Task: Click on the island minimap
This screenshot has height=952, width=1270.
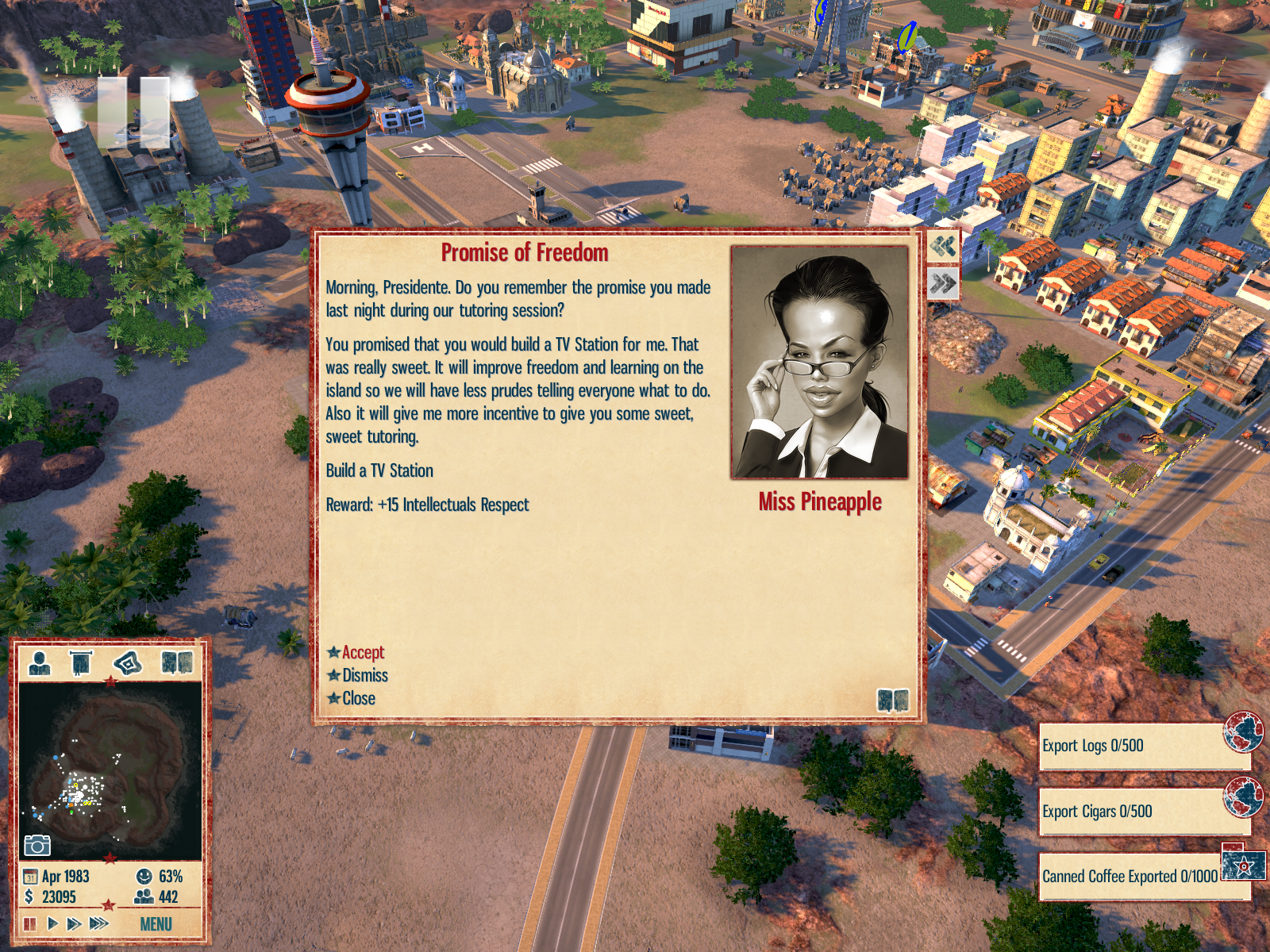Action: (x=110, y=770)
